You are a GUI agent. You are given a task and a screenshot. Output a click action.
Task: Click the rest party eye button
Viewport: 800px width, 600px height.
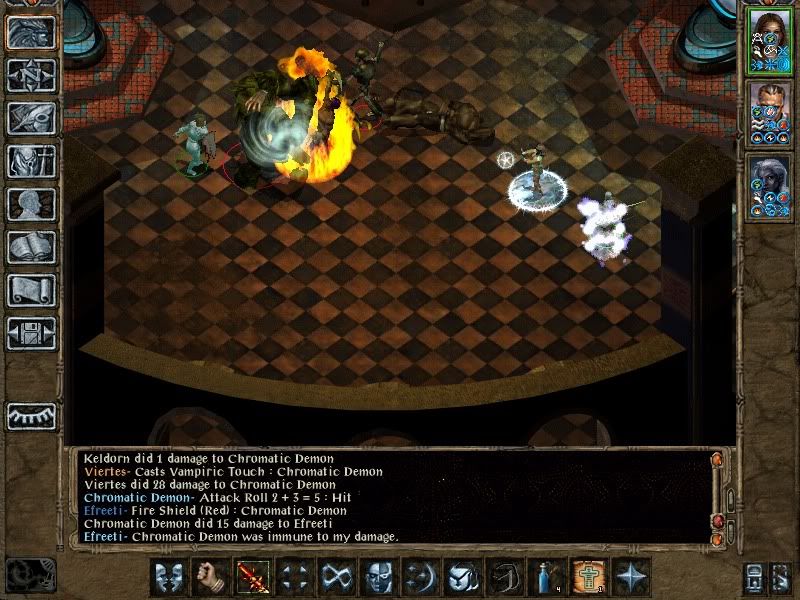(x=31, y=416)
